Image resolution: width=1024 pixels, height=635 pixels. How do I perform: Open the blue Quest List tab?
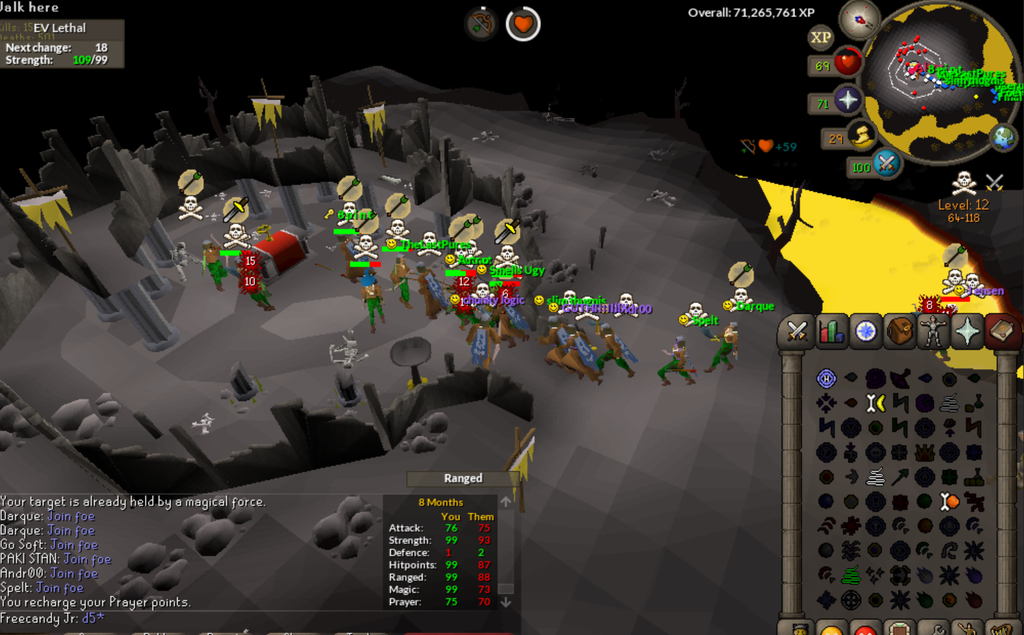(x=866, y=330)
